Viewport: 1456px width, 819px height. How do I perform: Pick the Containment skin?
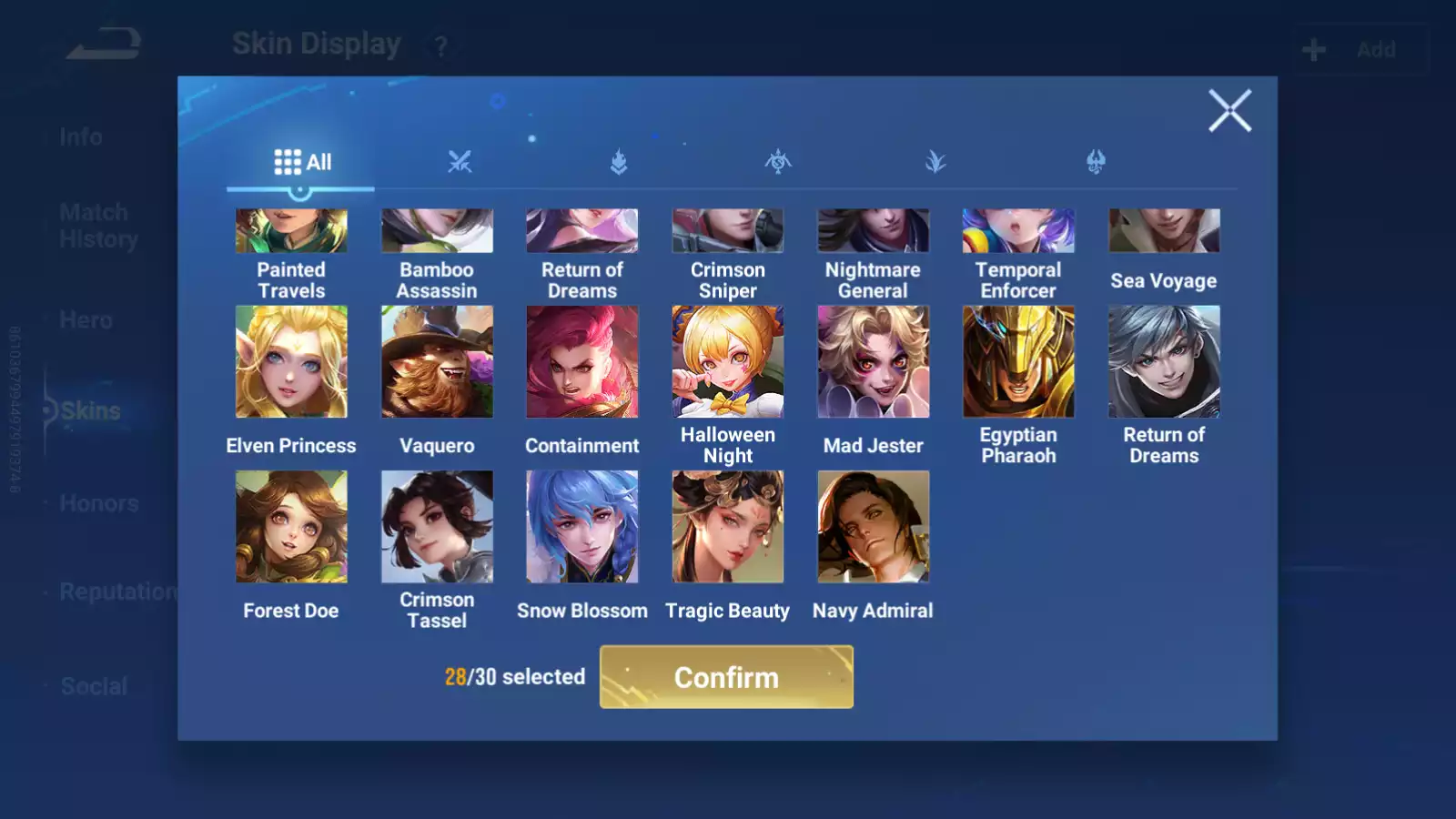(582, 362)
